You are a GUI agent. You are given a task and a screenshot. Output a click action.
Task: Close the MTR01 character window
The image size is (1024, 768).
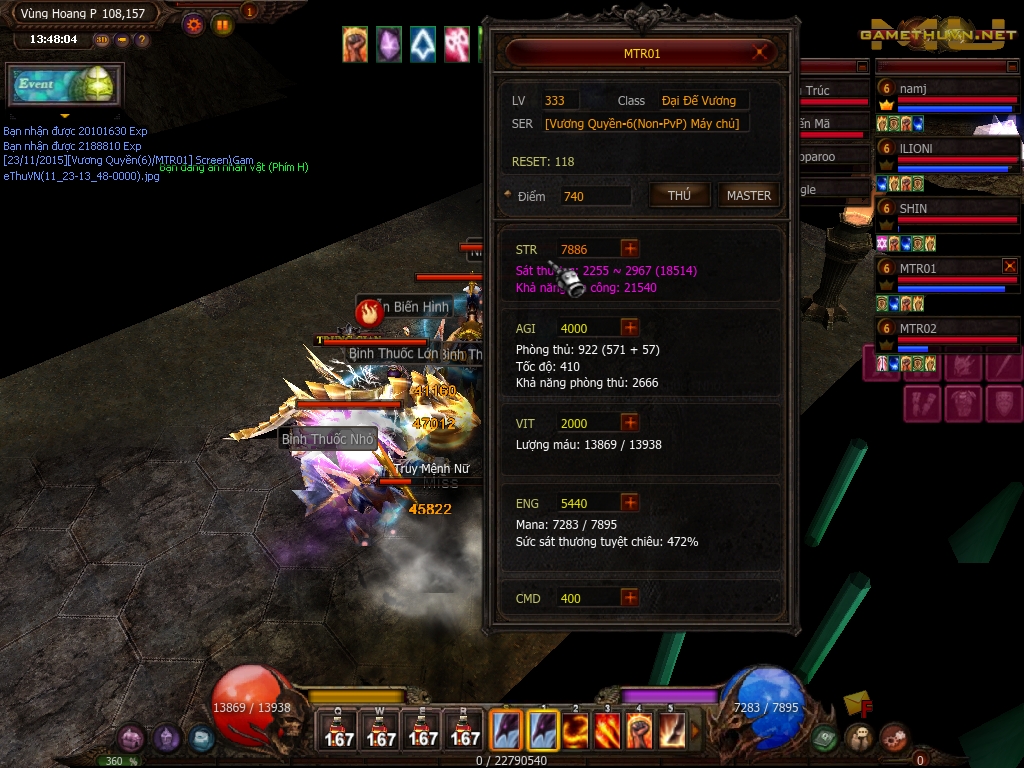(763, 53)
